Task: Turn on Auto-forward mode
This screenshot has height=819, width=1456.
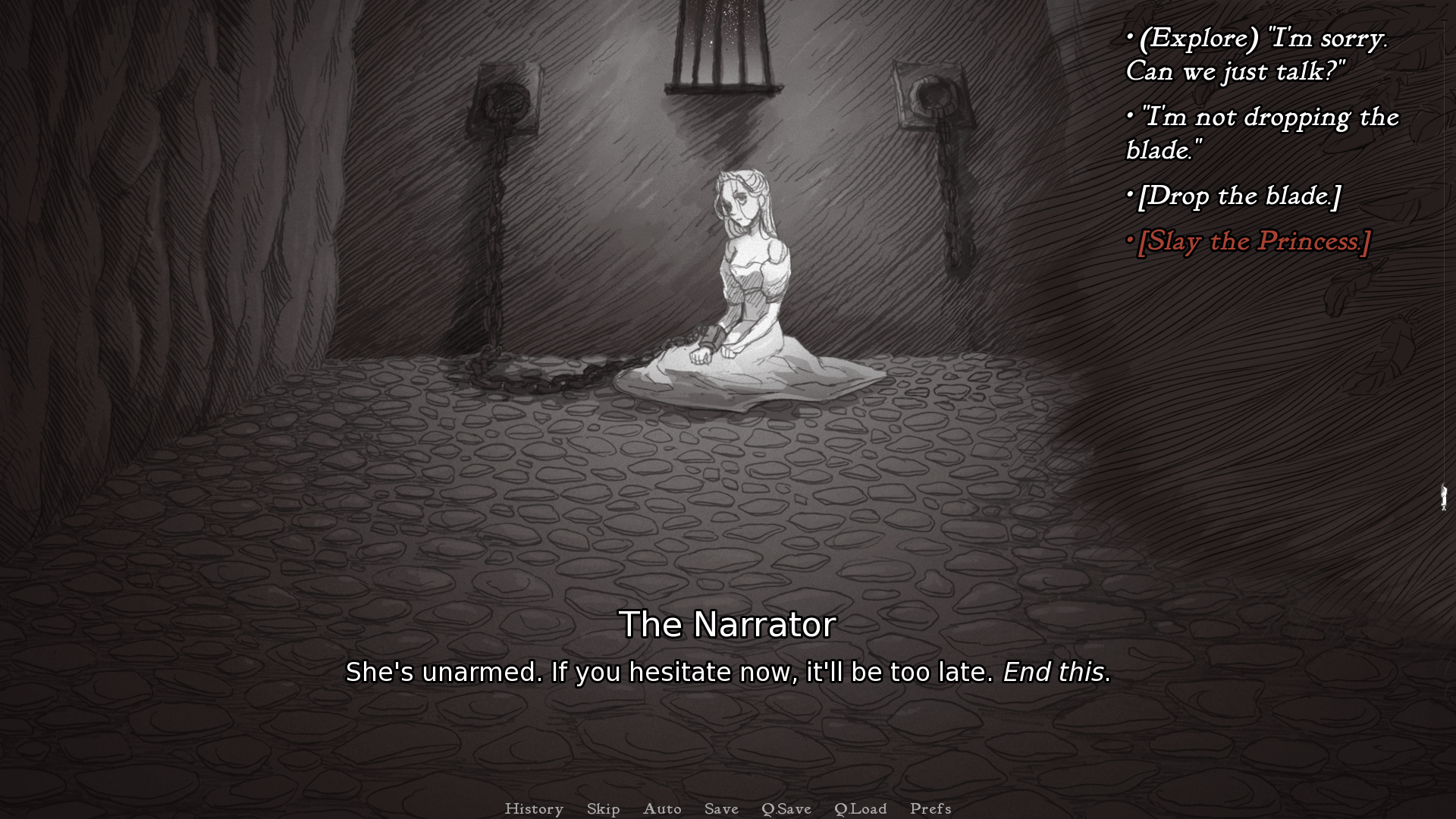Action: pyautogui.click(x=662, y=808)
